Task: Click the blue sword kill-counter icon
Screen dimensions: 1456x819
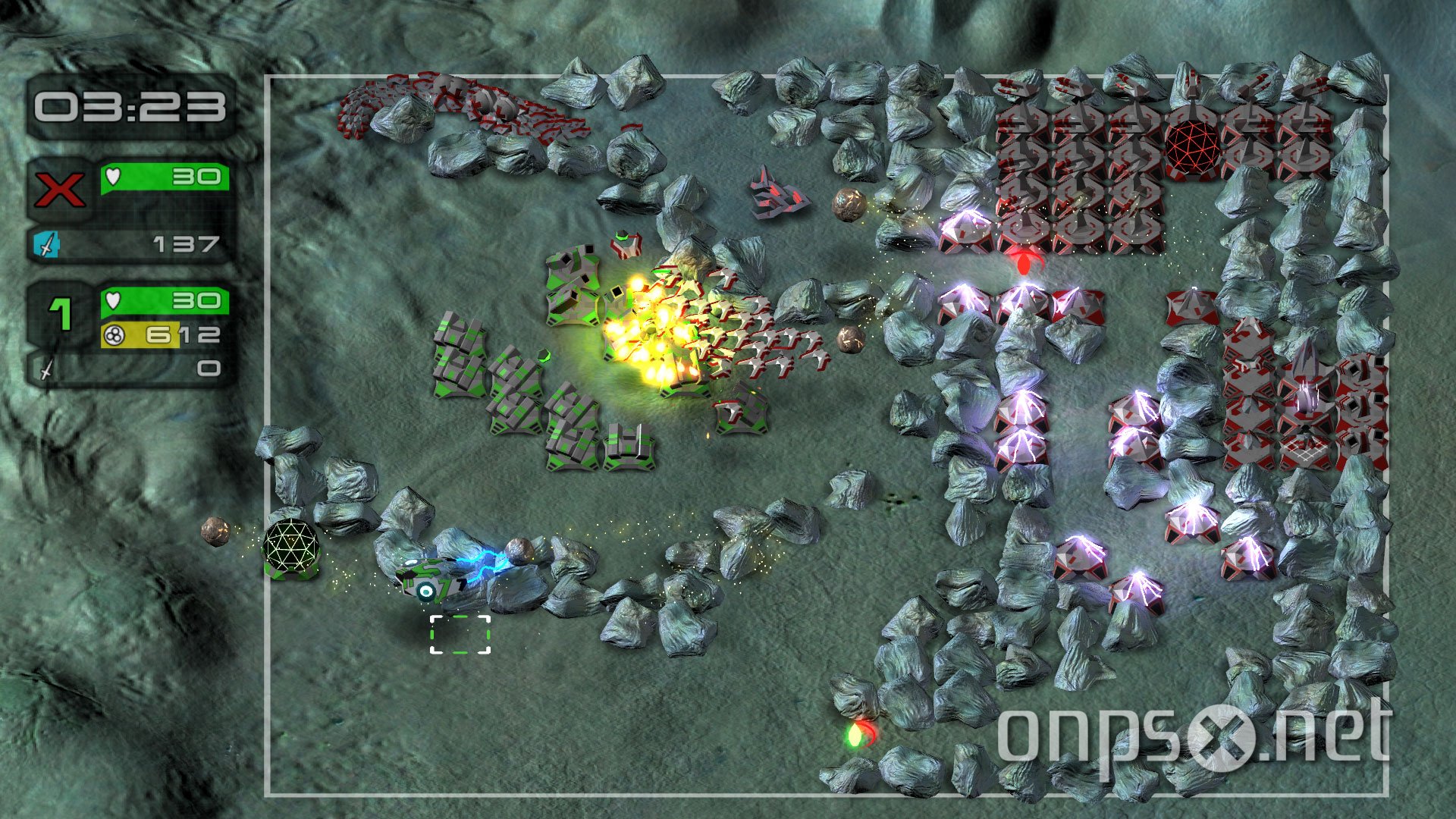Action: [47, 244]
